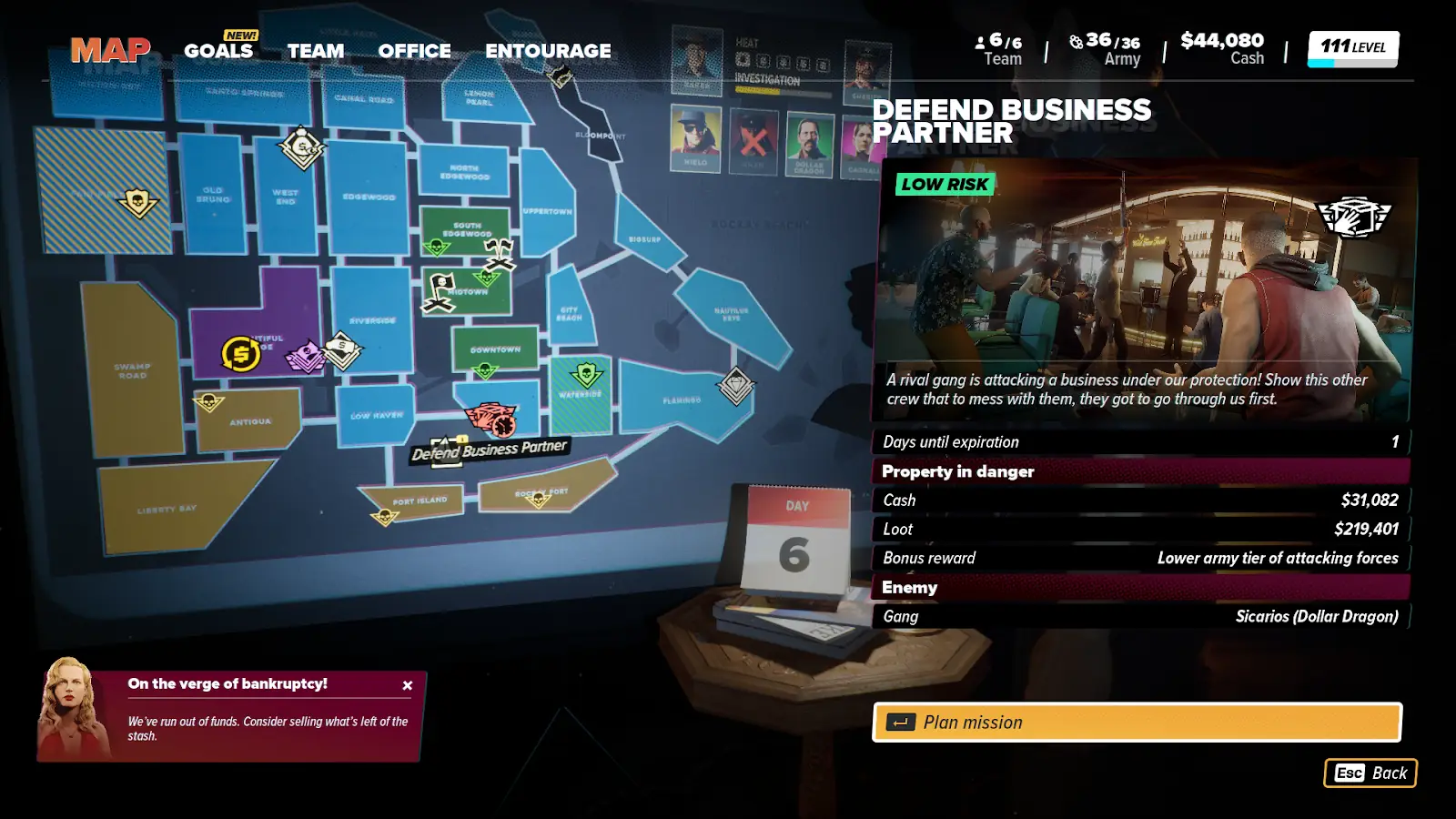Switch to the Team tab
This screenshot has width=1456, height=819.
point(316,51)
